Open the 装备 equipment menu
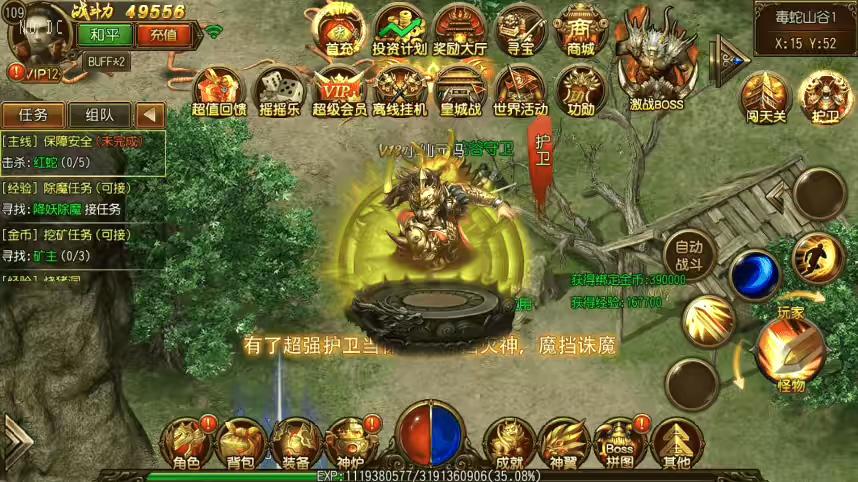This screenshot has height=482, width=858. 295,442
